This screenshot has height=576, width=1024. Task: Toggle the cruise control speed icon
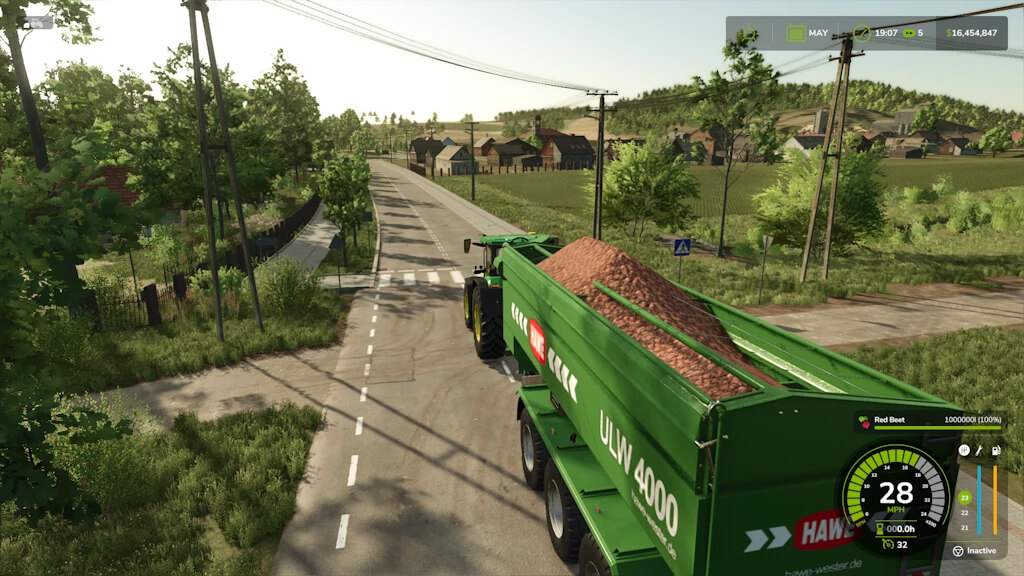886,545
